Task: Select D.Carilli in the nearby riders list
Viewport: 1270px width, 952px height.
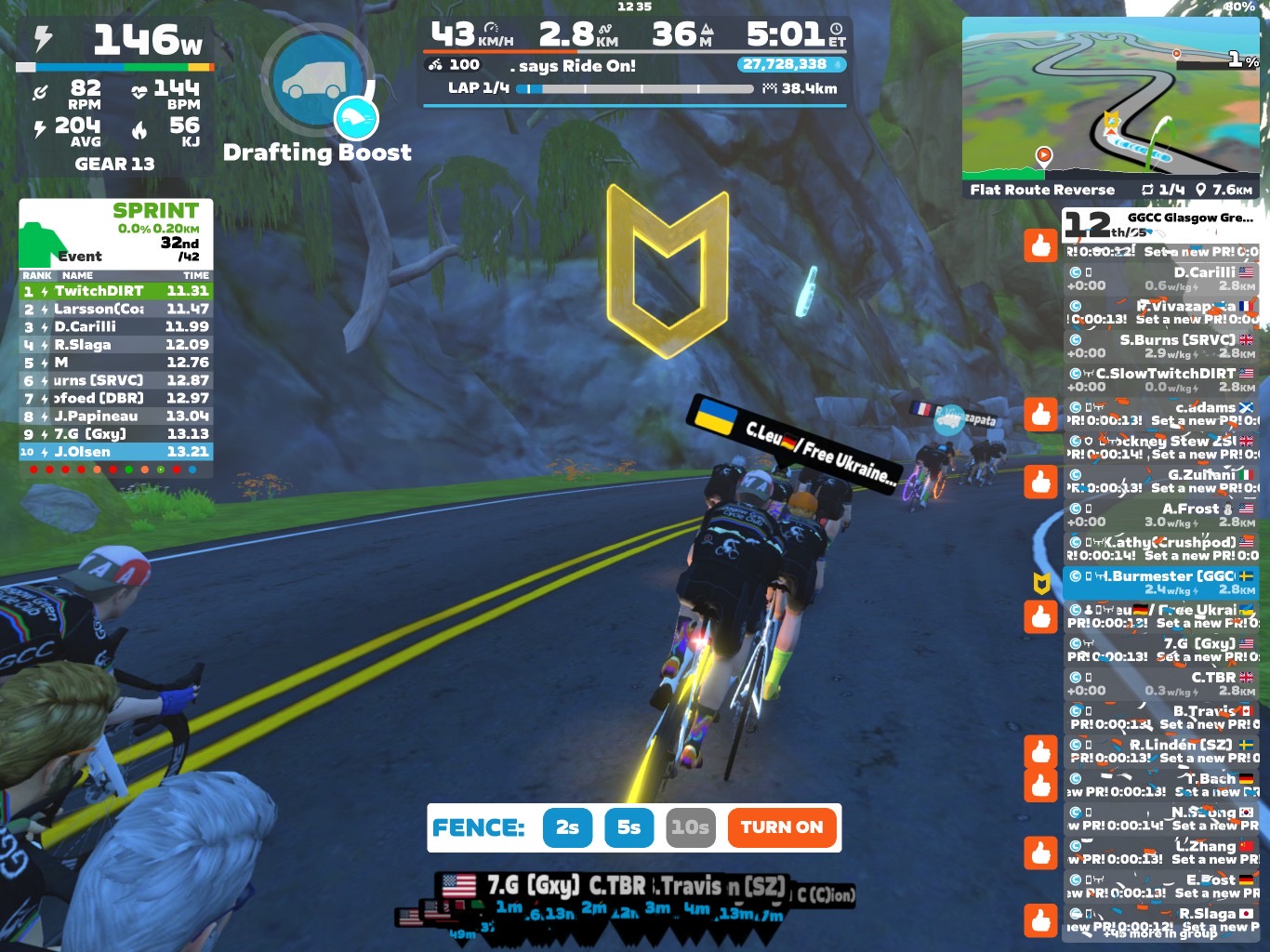Action: 1161,278
